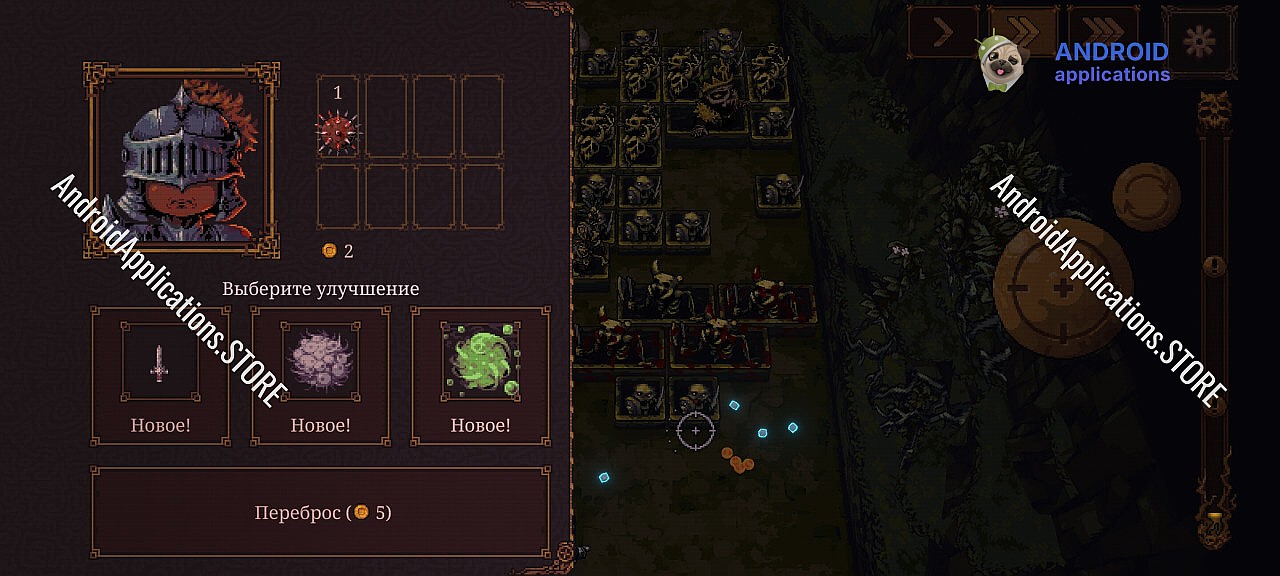
Task: Click the Переброс reroll button
Action: pos(321,512)
